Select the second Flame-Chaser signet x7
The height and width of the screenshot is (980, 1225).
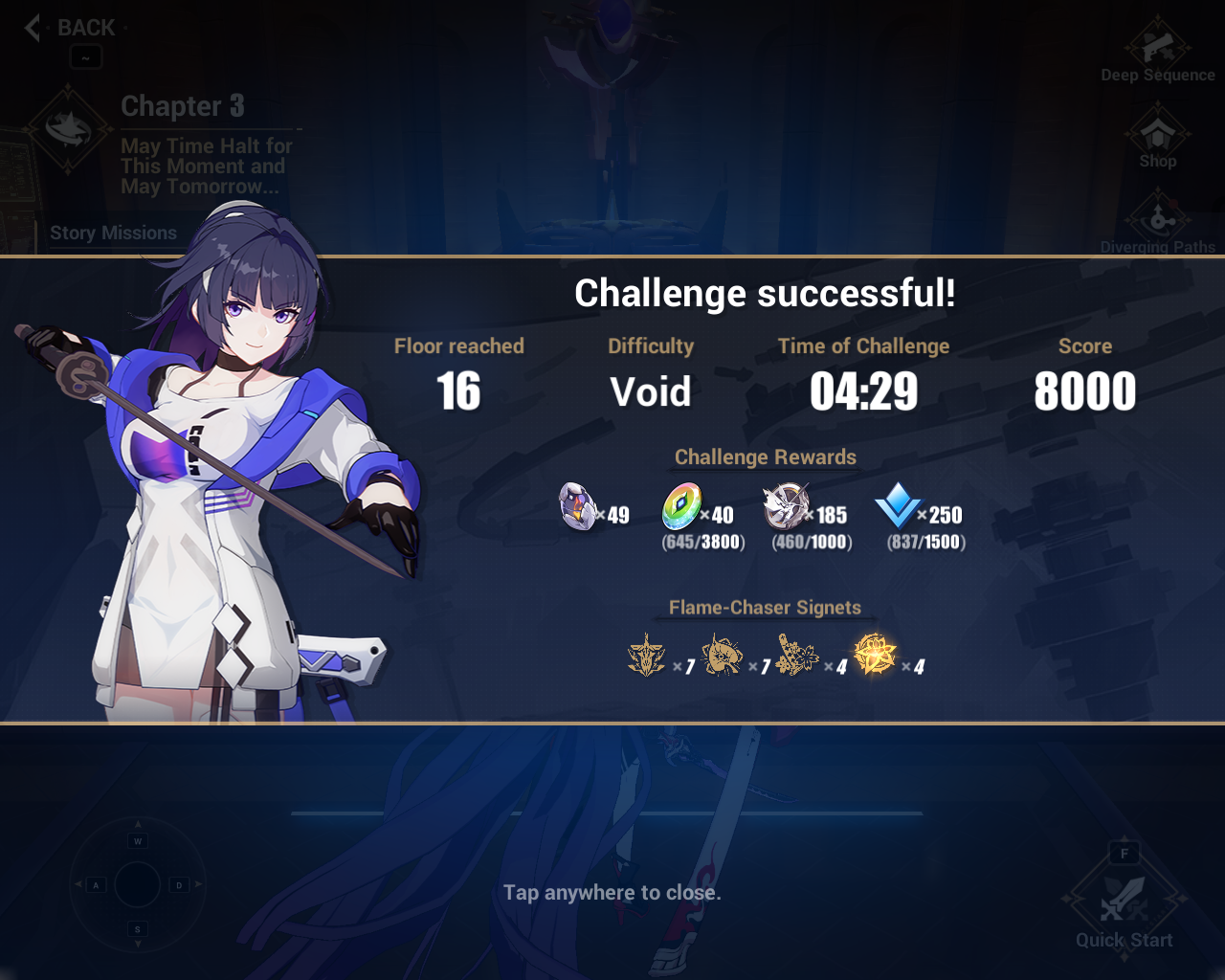point(723,654)
